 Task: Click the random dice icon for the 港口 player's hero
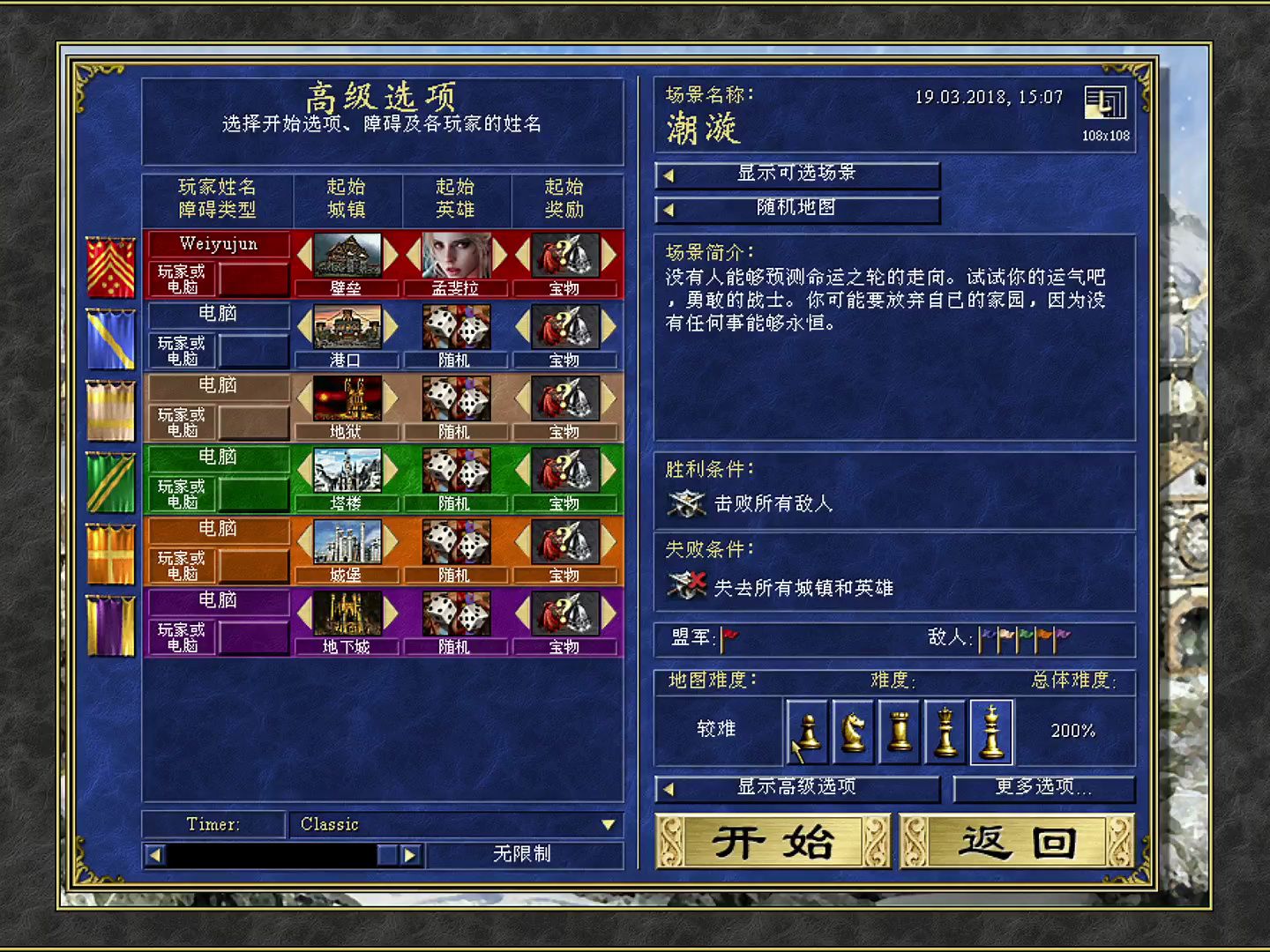tap(455, 326)
